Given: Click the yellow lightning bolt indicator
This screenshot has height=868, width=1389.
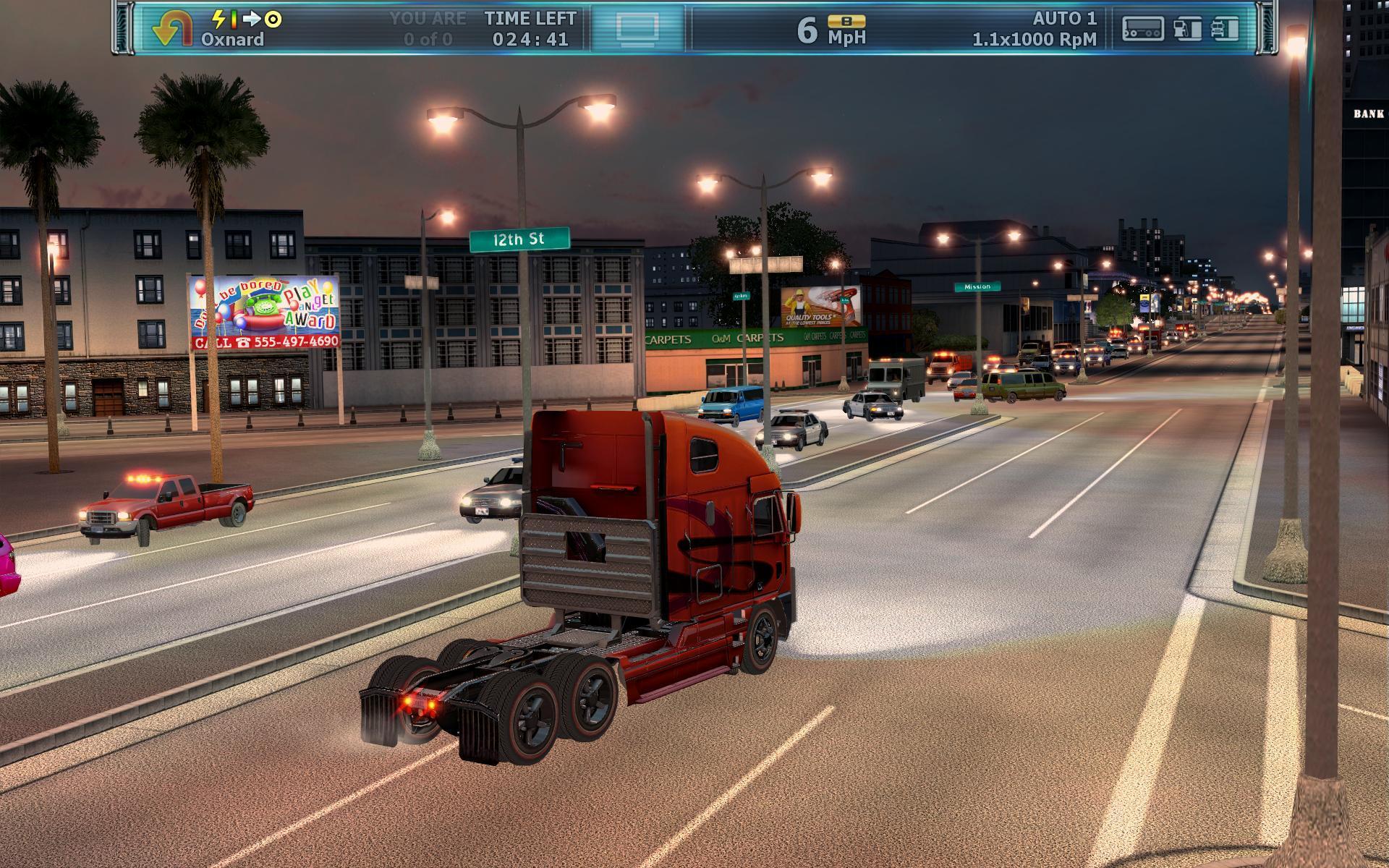Looking at the screenshot, I should 218,19.
